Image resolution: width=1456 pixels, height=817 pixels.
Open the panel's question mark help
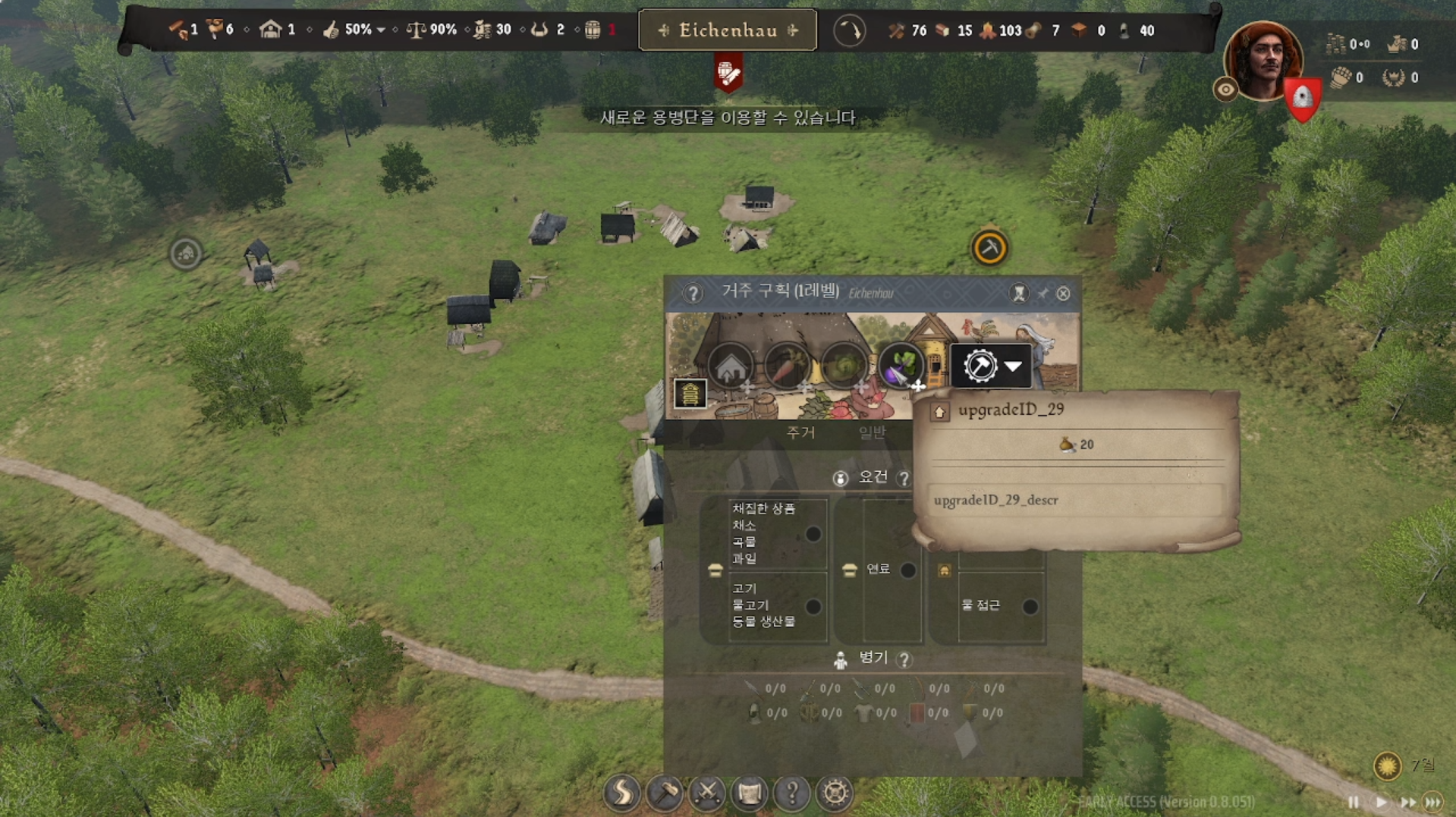tap(692, 294)
